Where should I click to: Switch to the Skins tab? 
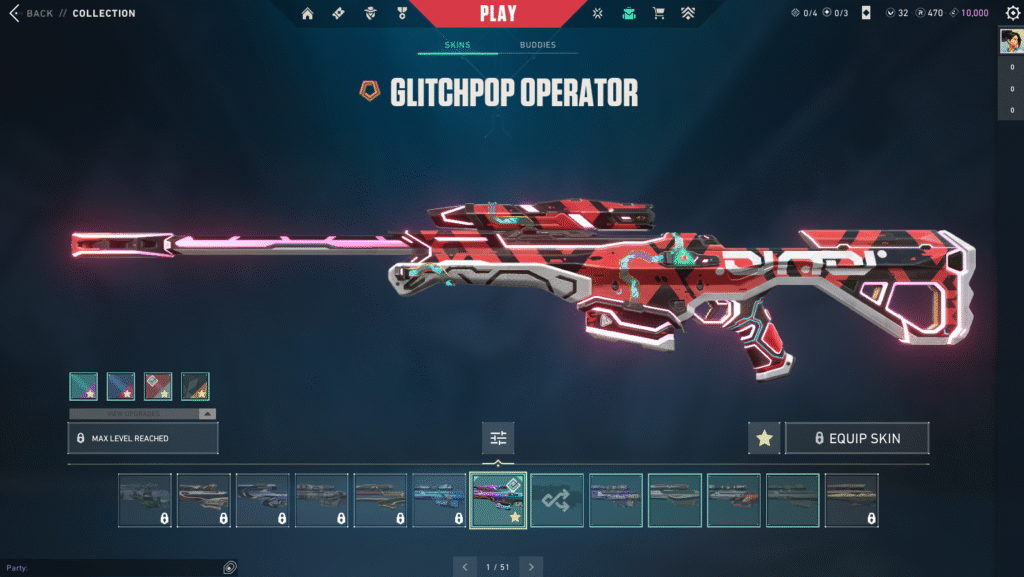pos(457,46)
